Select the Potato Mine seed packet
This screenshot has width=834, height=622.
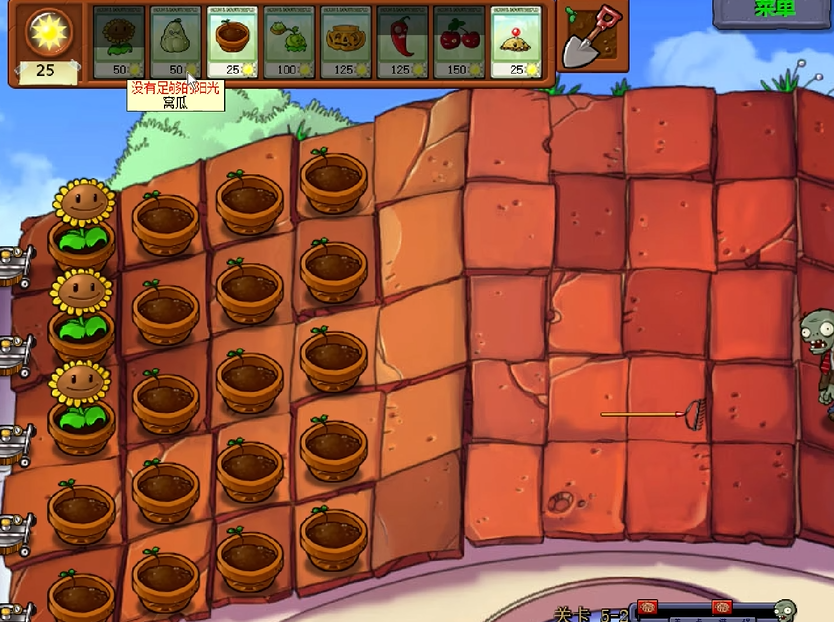518,42
